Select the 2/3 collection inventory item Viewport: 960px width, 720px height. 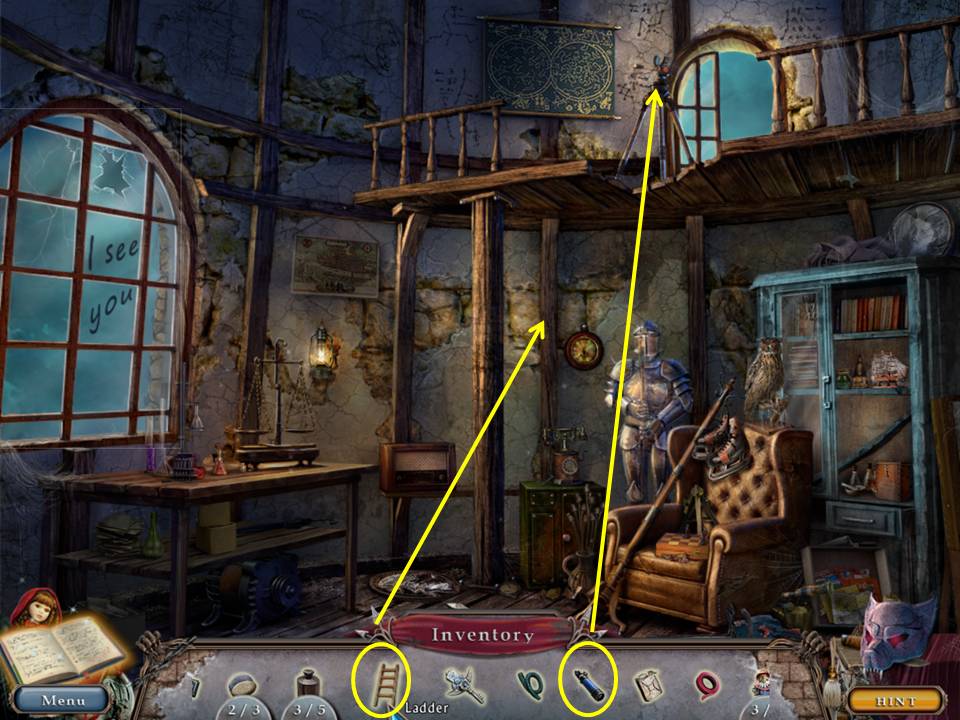tap(245, 686)
